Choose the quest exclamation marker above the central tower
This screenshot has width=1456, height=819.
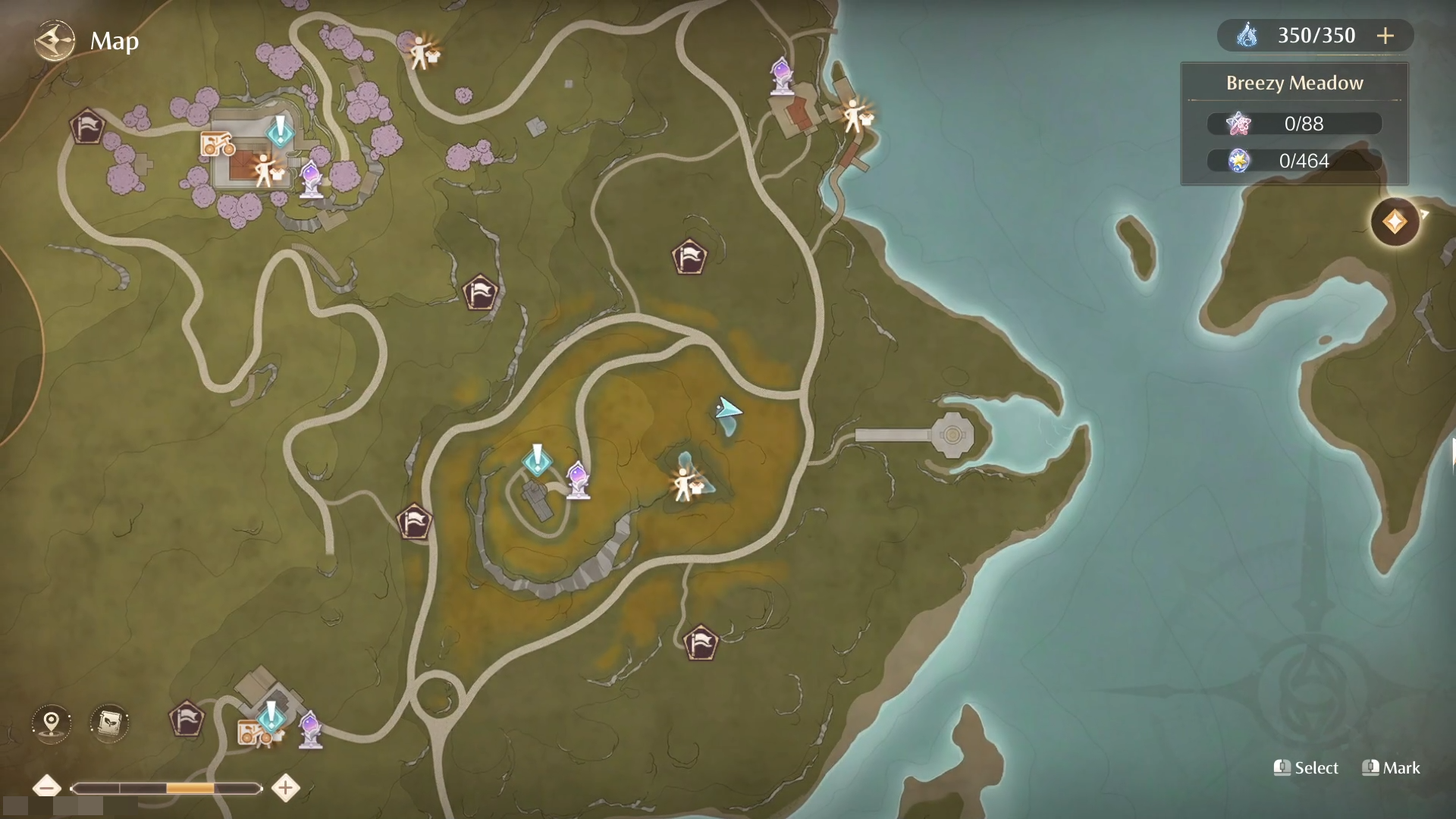coord(538,459)
